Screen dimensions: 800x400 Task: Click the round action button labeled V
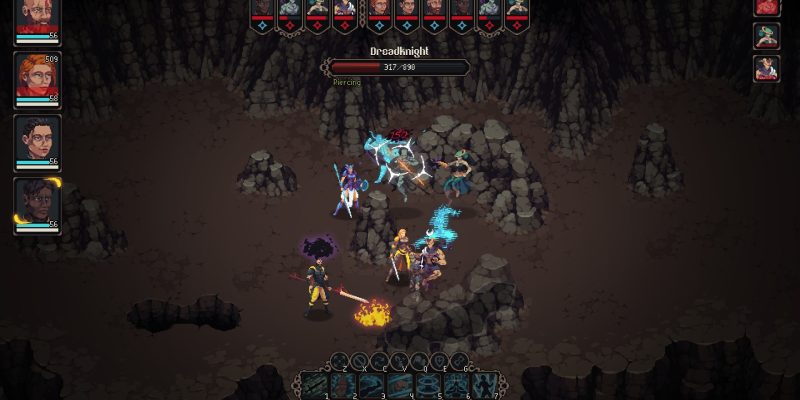399,361
